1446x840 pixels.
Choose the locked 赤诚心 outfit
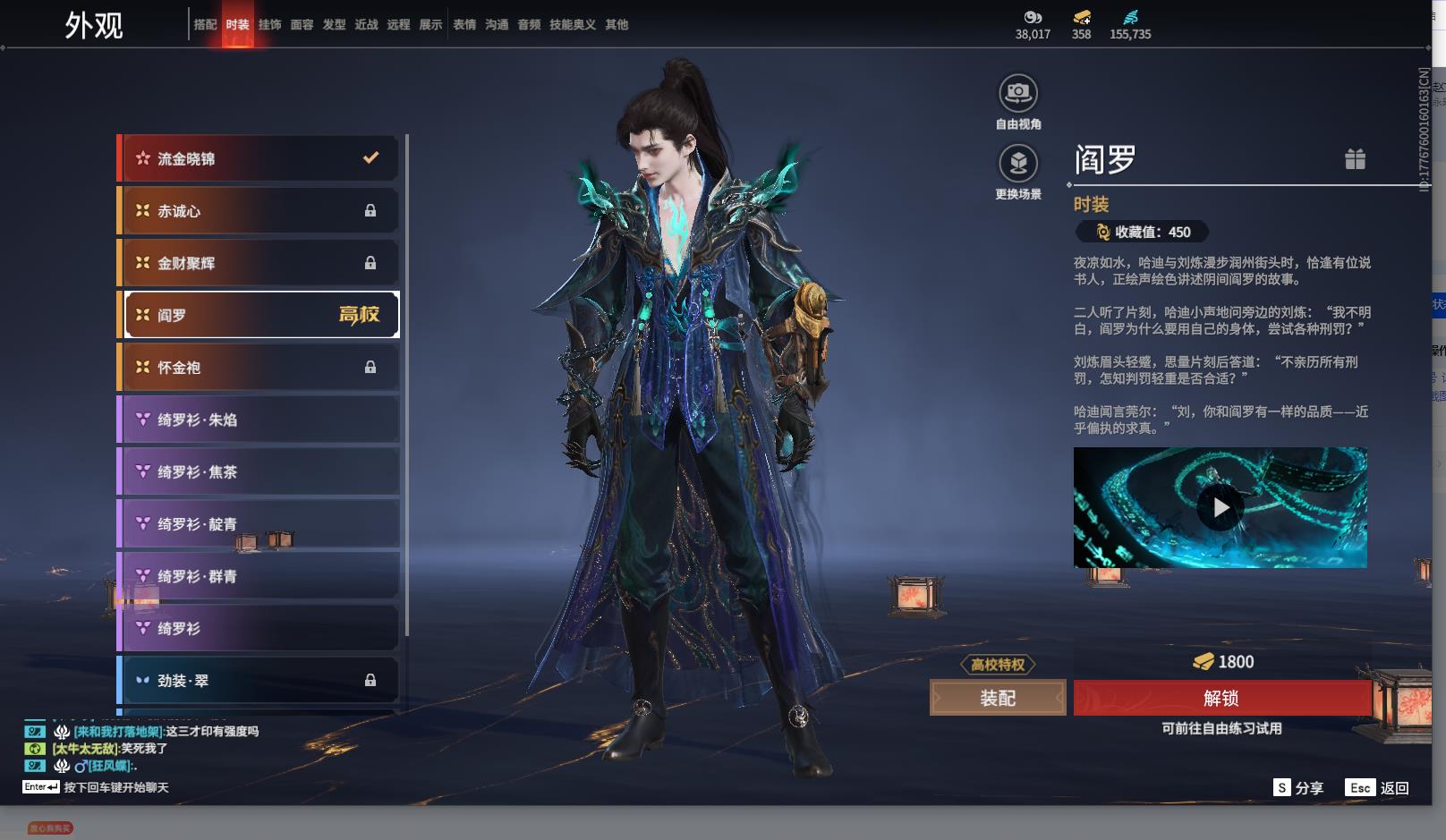click(259, 211)
